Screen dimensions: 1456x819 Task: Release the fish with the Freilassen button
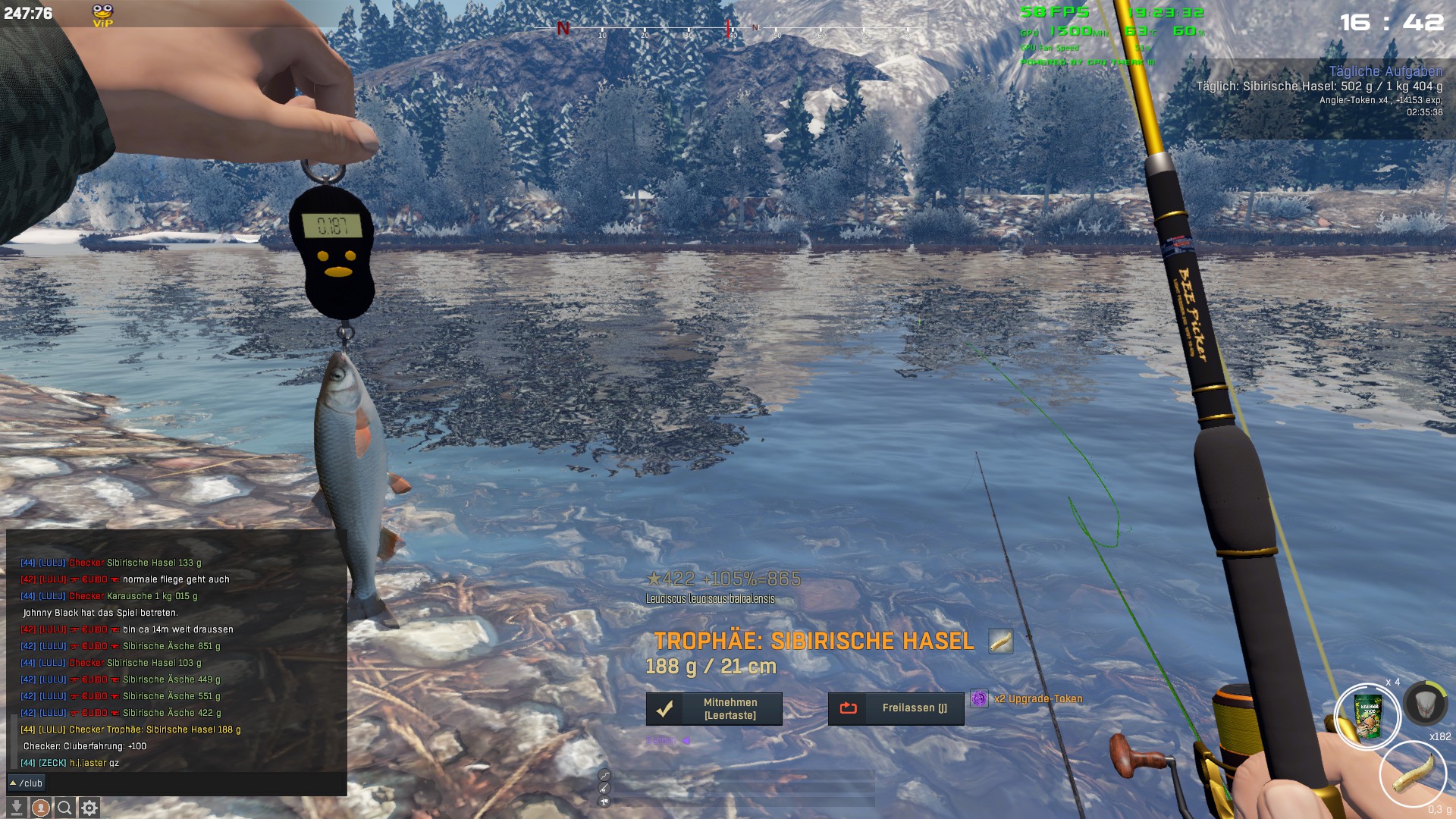896,708
